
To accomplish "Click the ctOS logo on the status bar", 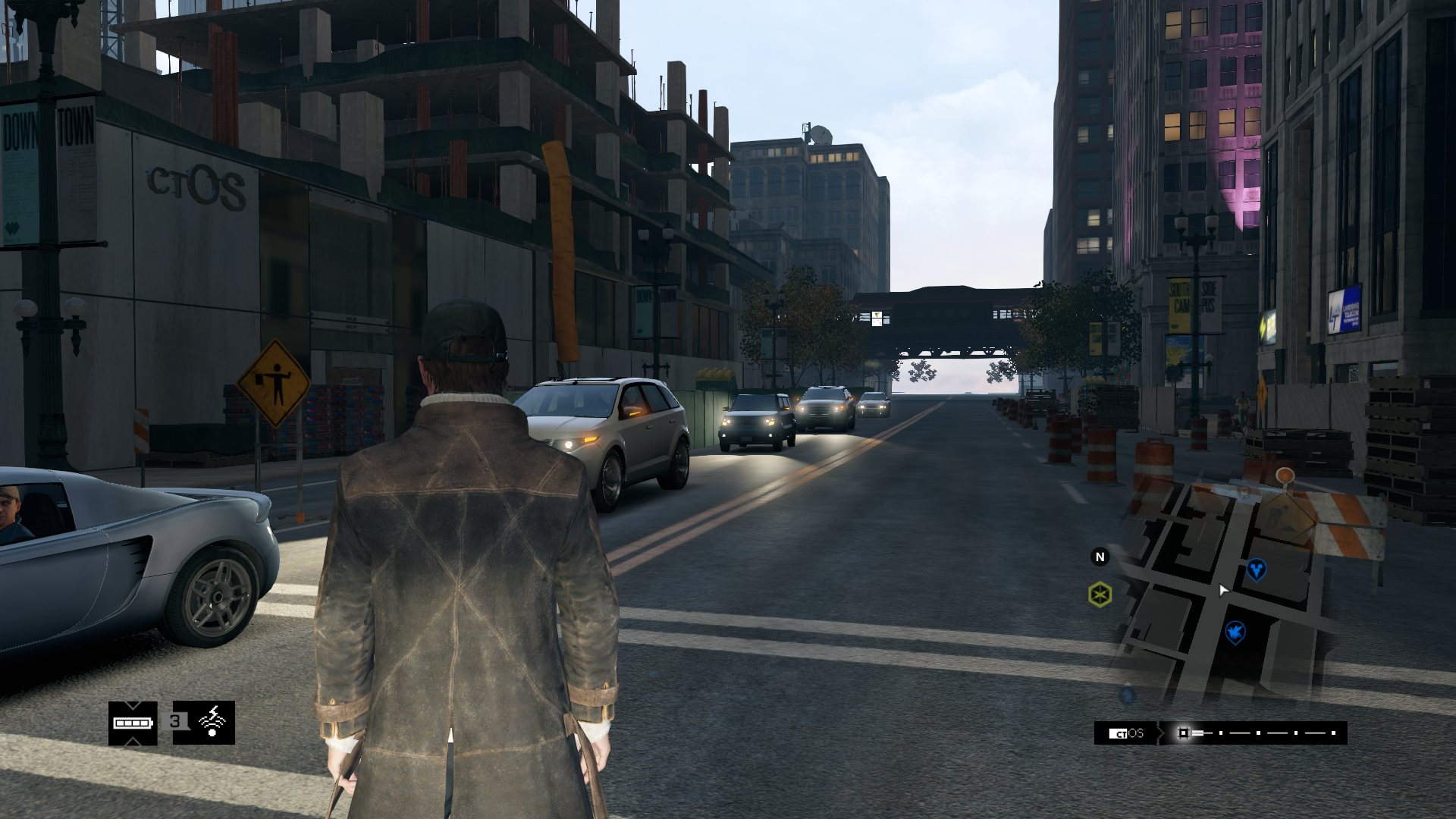I will (1126, 732).
